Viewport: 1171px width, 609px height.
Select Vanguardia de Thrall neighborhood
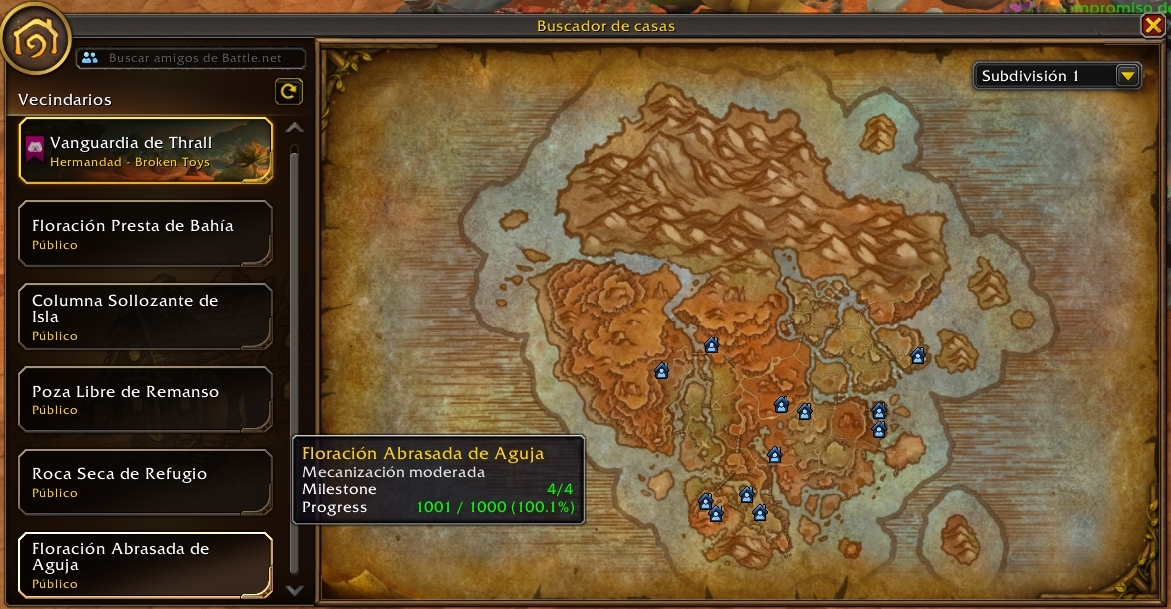point(145,150)
